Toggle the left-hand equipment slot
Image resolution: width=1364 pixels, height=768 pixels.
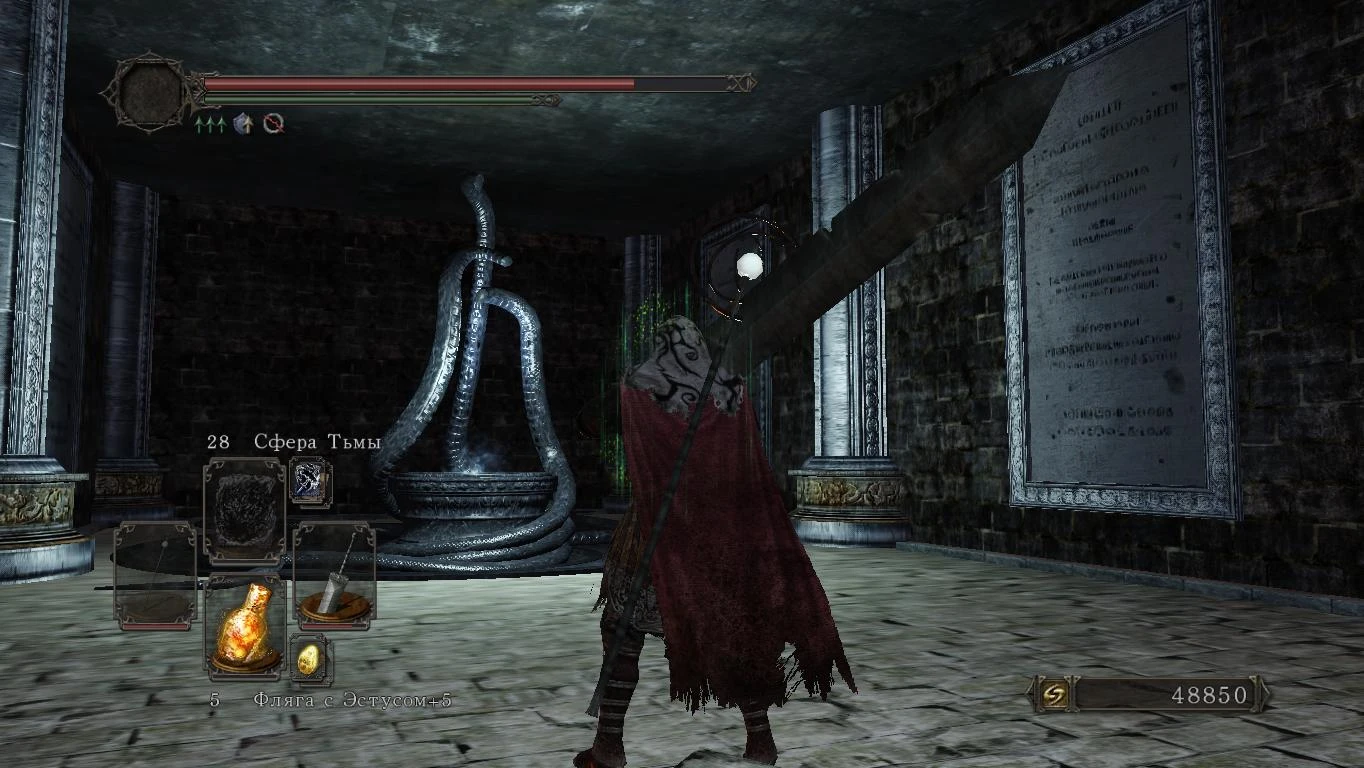point(153,572)
